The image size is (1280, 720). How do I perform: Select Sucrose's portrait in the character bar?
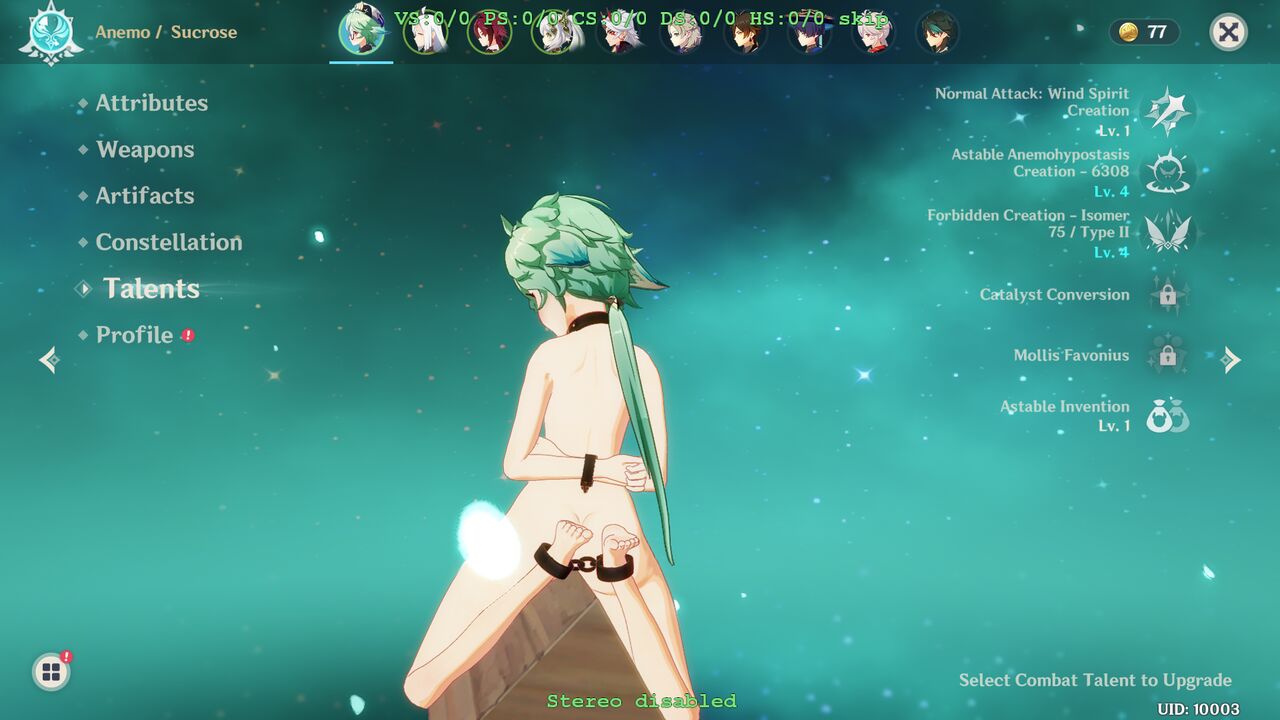click(x=360, y=32)
